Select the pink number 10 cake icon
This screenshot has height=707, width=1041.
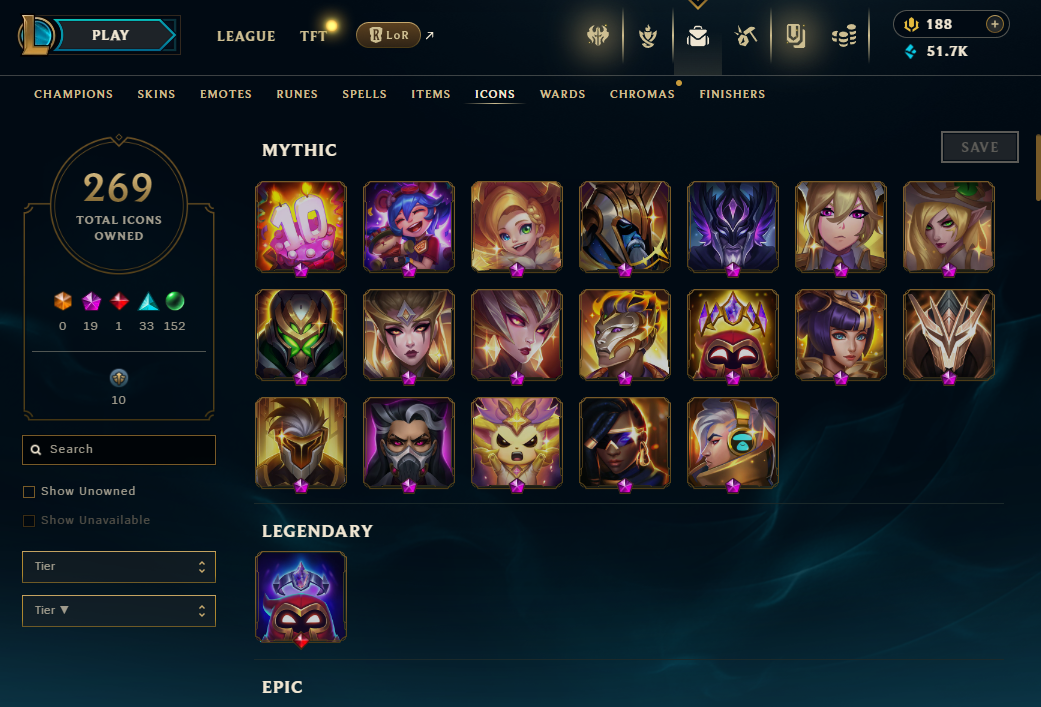(x=301, y=226)
